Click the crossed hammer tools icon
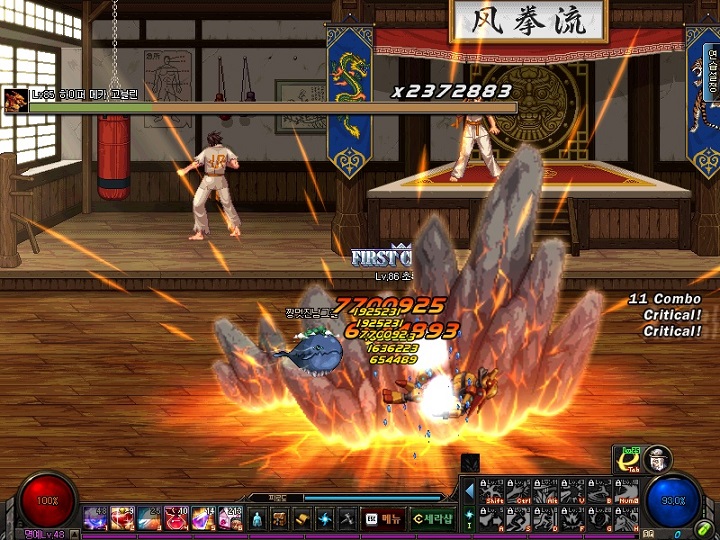The height and width of the screenshot is (540, 720). [x=346, y=518]
